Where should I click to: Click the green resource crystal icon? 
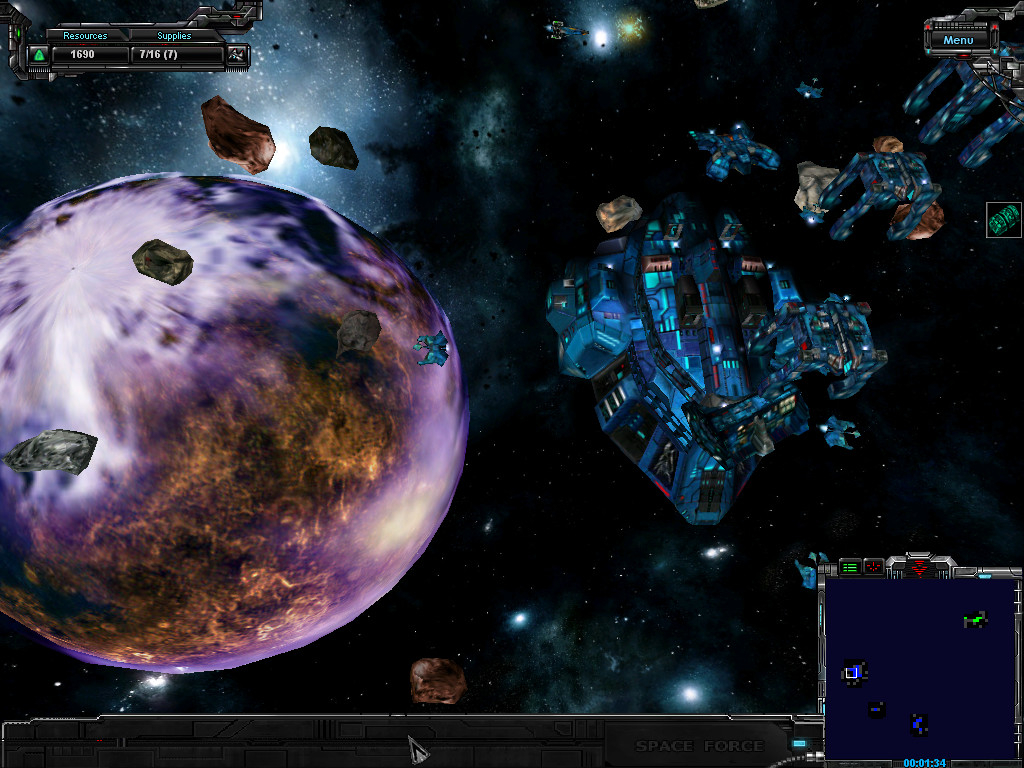pyautogui.click(x=39, y=54)
